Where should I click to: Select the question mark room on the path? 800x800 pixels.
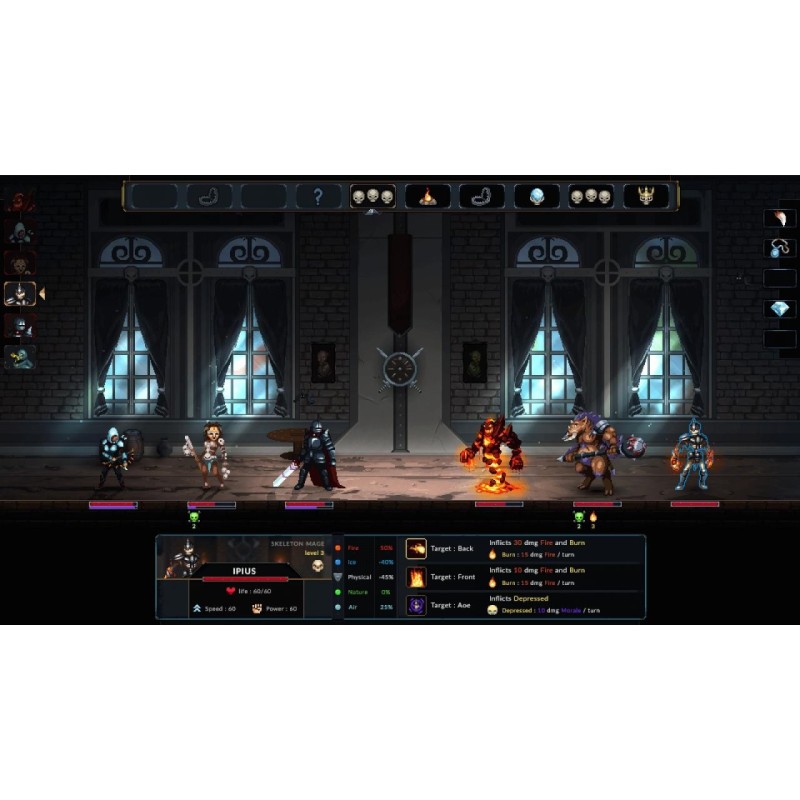coord(318,196)
